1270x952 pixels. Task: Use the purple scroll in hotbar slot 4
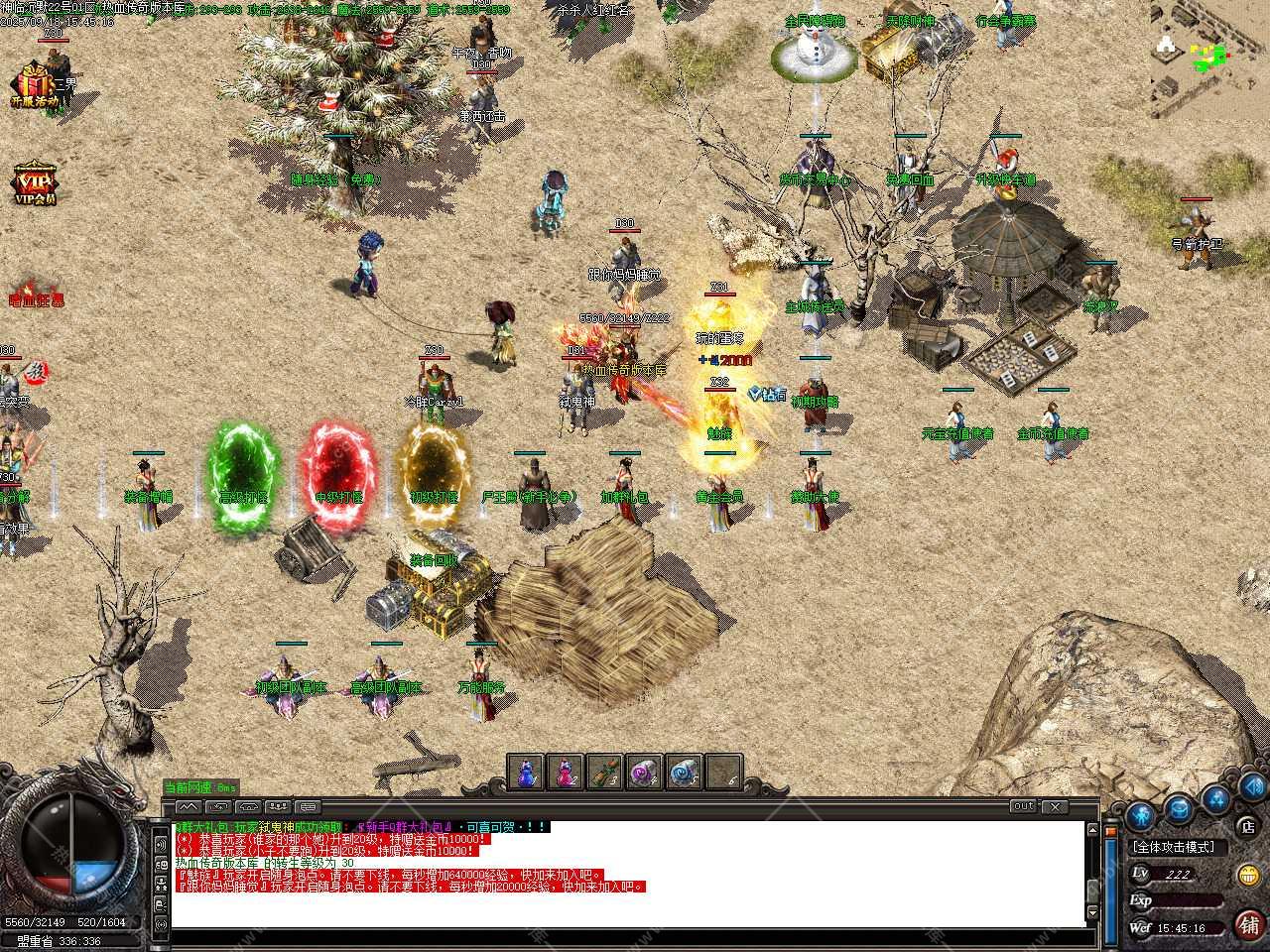point(645,773)
